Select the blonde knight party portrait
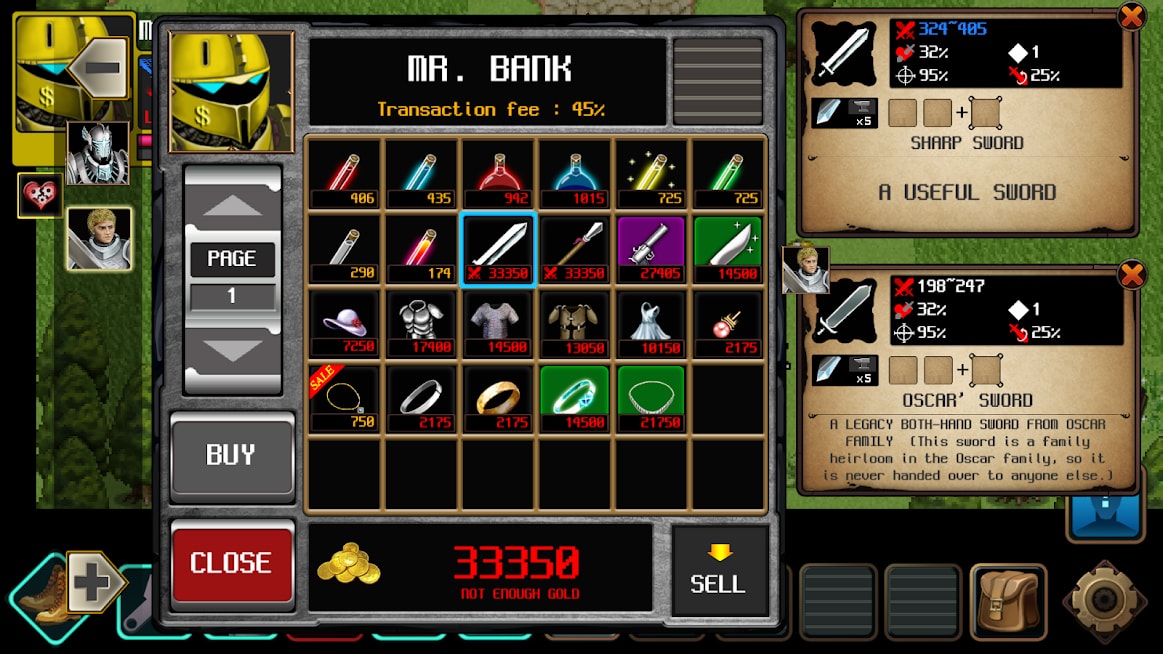1163x654 pixels. click(99, 238)
